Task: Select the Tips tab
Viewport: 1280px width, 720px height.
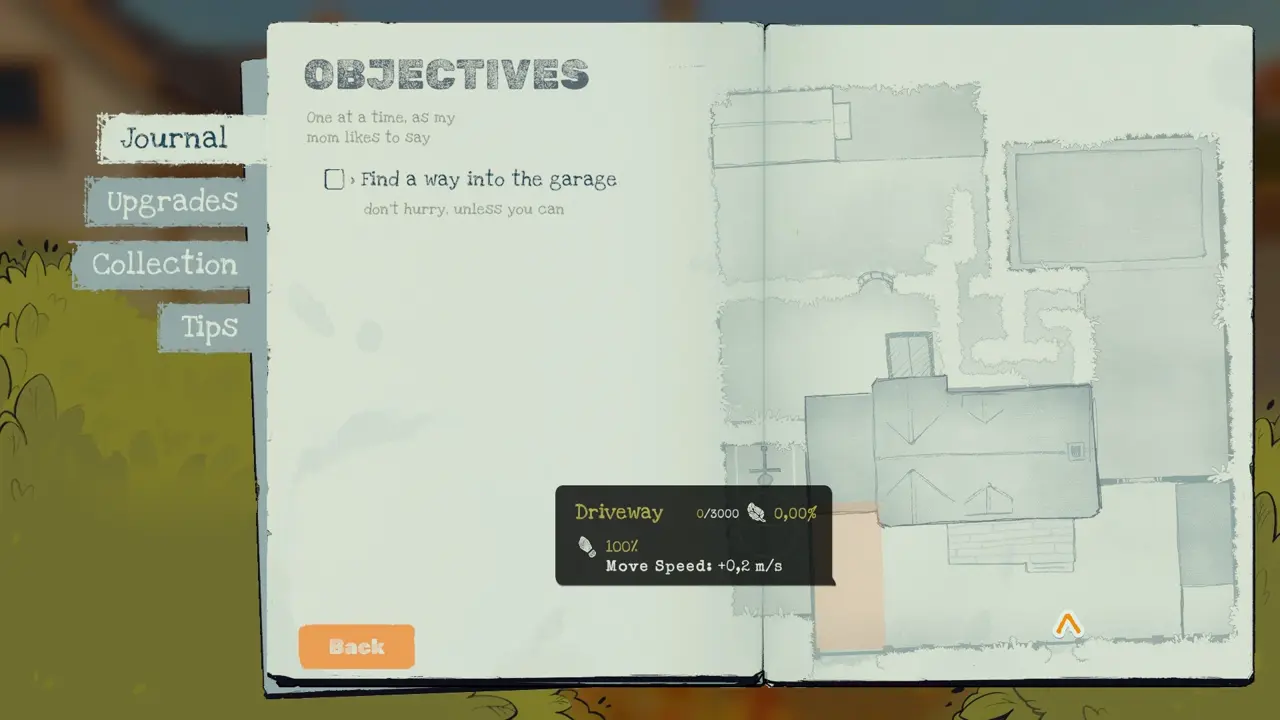Action: 209,327
